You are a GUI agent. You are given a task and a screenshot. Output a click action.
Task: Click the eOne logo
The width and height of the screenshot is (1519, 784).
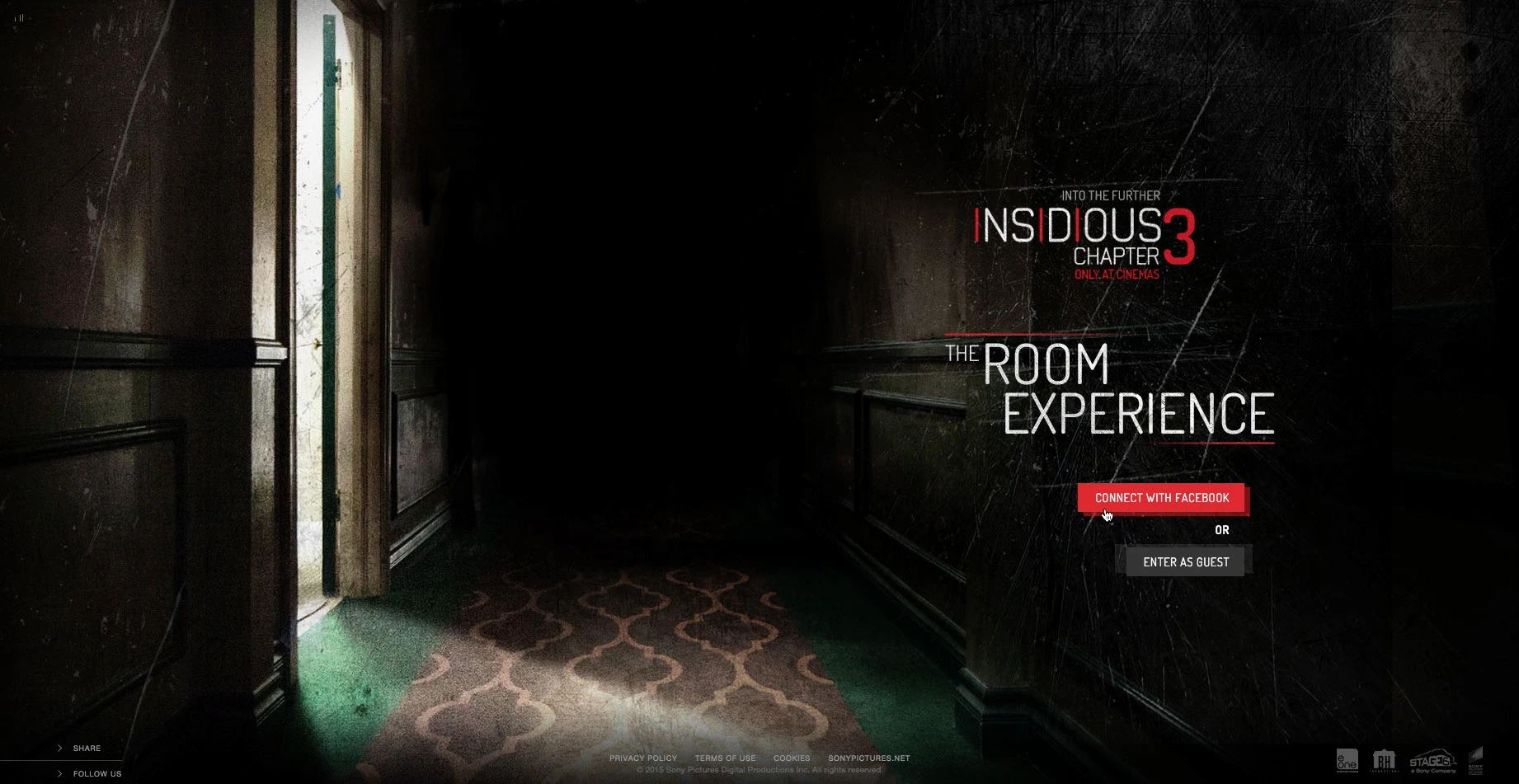click(x=1347, y=760)
